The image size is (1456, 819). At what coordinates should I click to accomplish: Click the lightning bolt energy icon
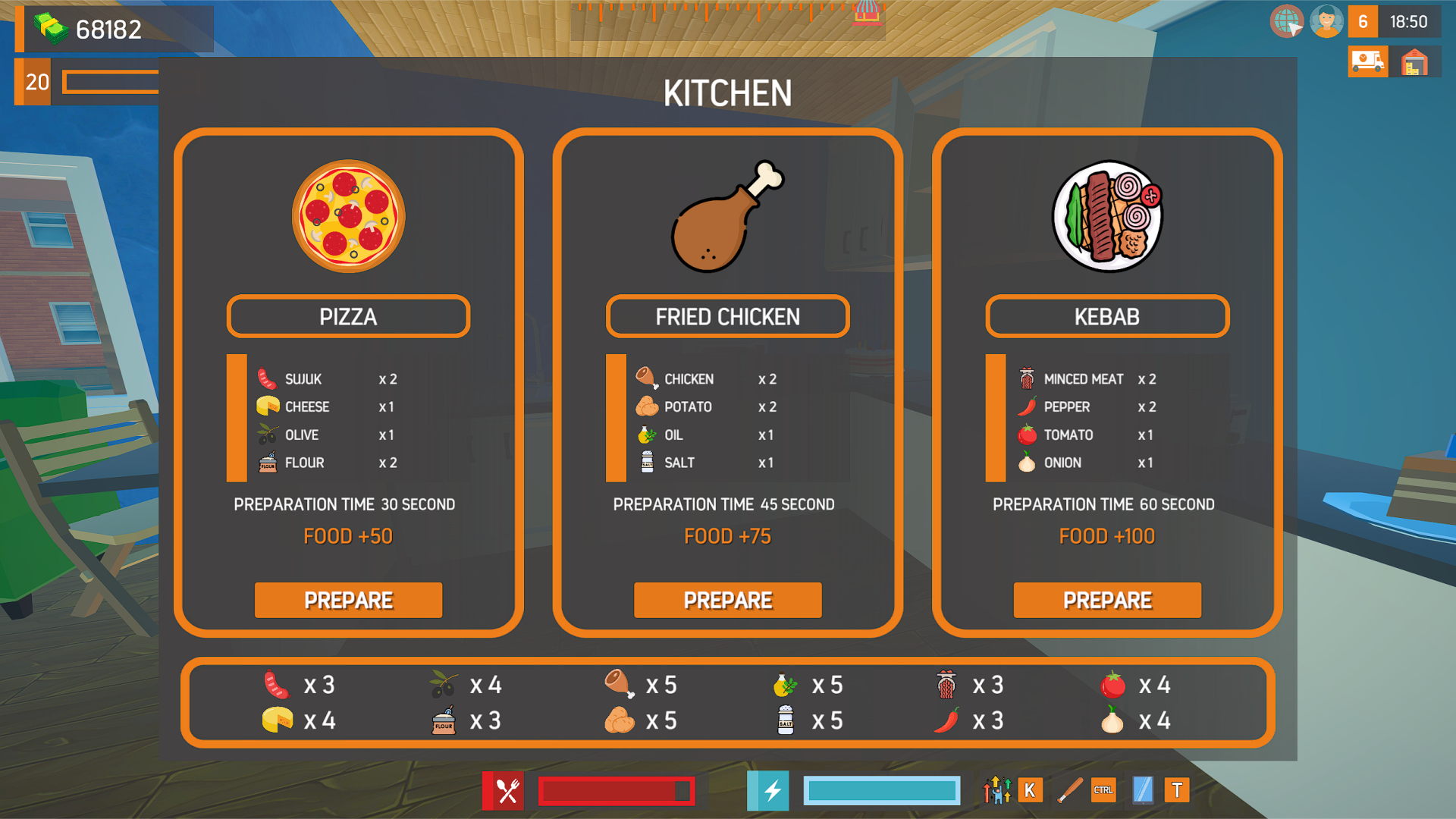pos(772,791)
